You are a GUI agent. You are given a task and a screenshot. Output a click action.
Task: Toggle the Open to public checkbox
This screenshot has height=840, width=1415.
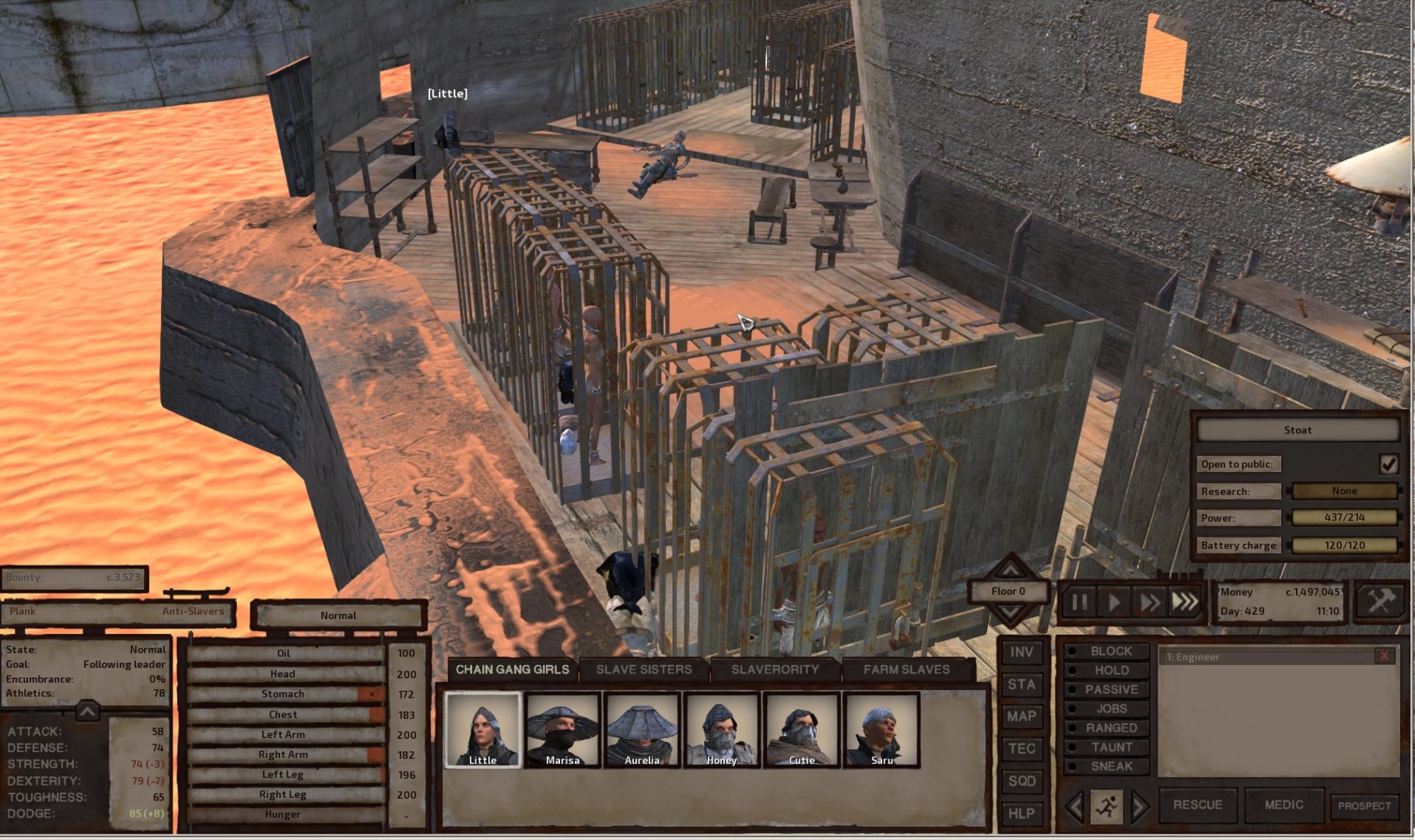(x=1391, y=464)
